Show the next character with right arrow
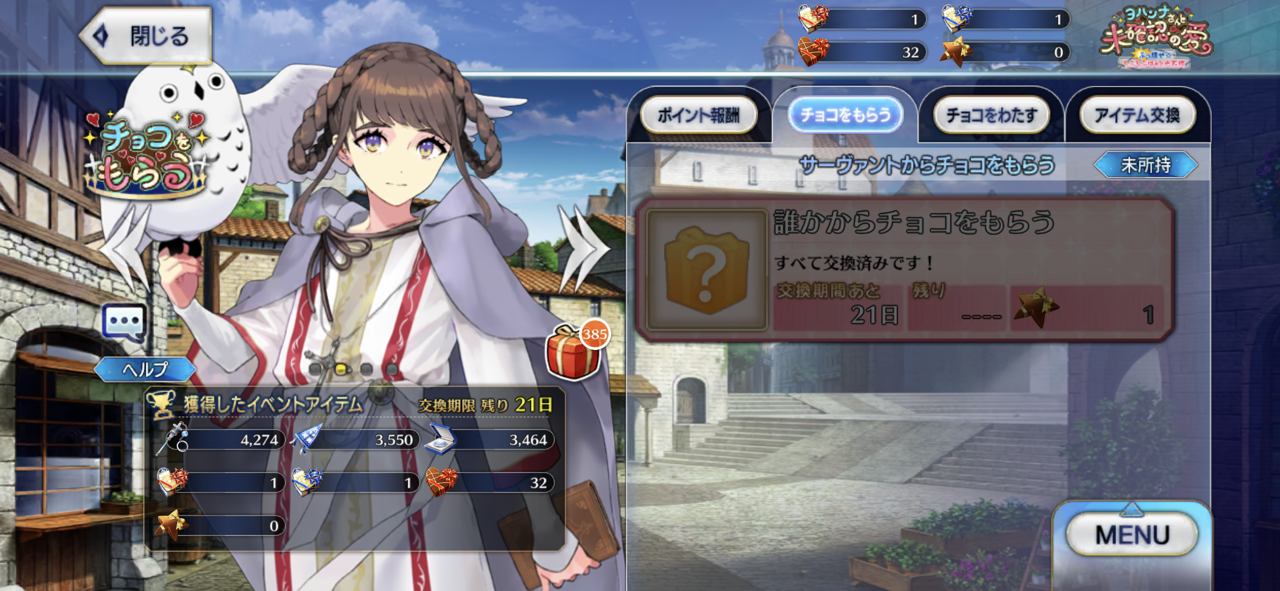The image size is (1280, 591). coord(583,248)
